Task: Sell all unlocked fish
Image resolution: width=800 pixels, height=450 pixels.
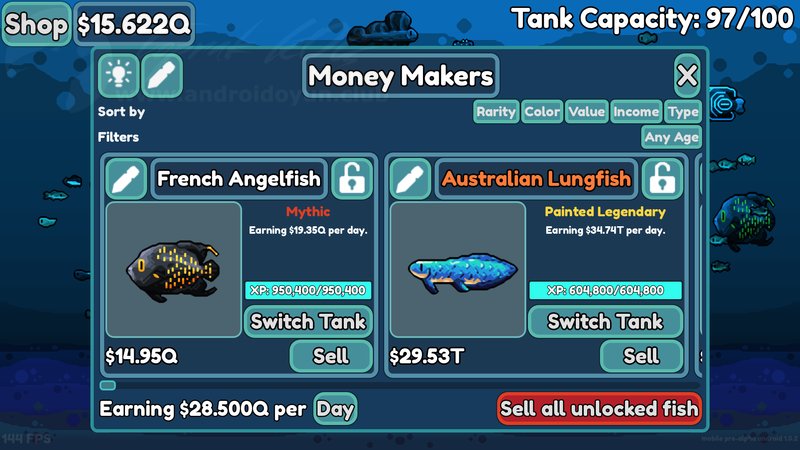Action: [600, 409]
